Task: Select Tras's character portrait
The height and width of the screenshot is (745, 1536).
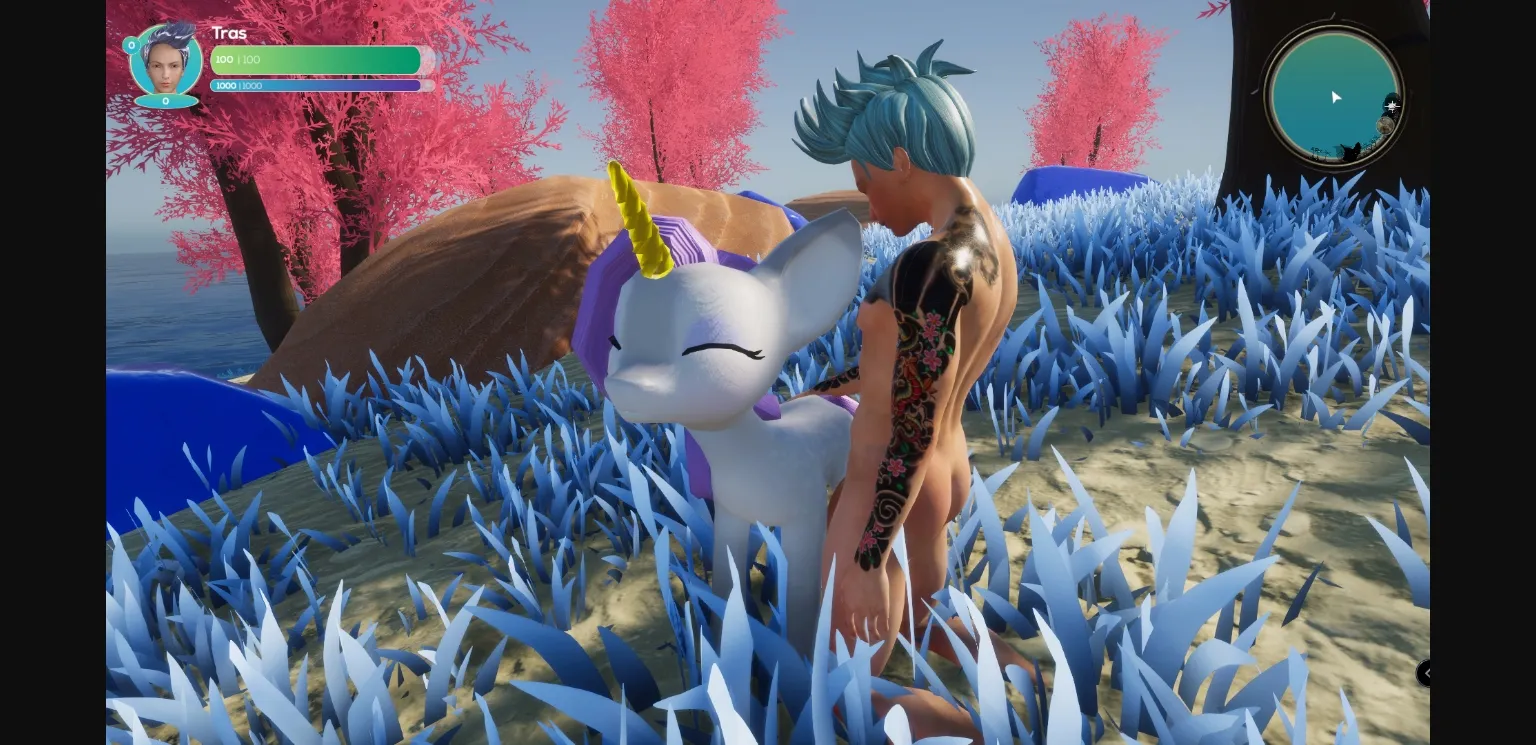Action: click(x=166, y=61)
